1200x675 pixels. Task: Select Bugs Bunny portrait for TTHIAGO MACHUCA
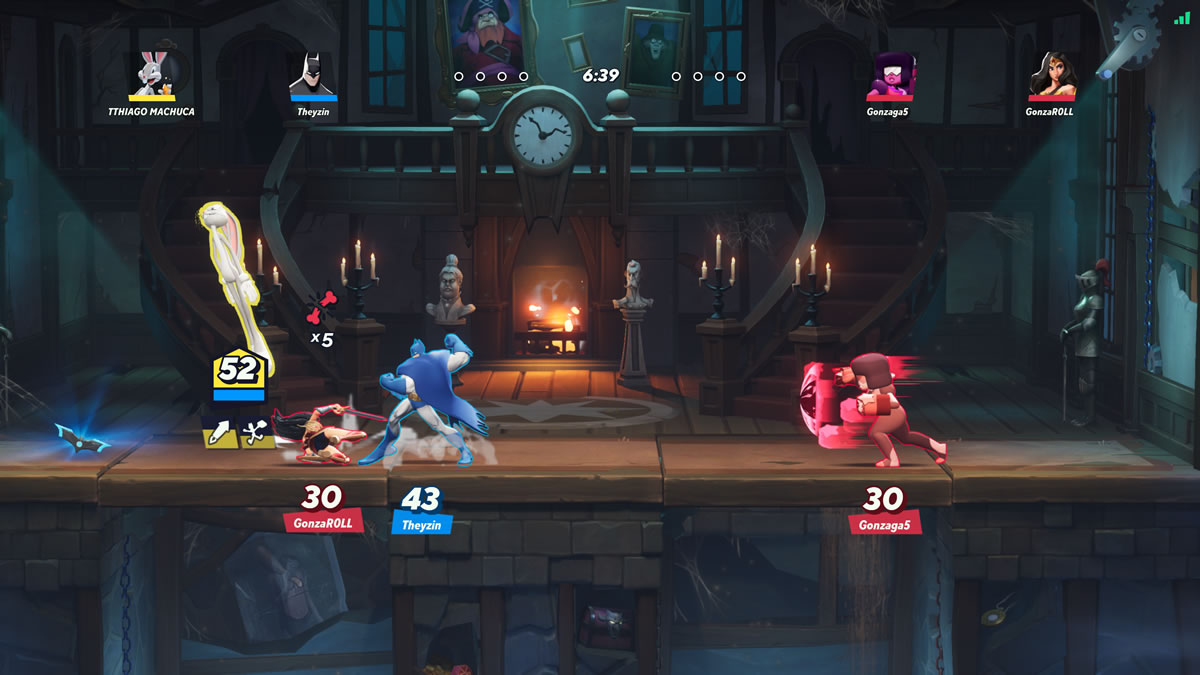152,75
